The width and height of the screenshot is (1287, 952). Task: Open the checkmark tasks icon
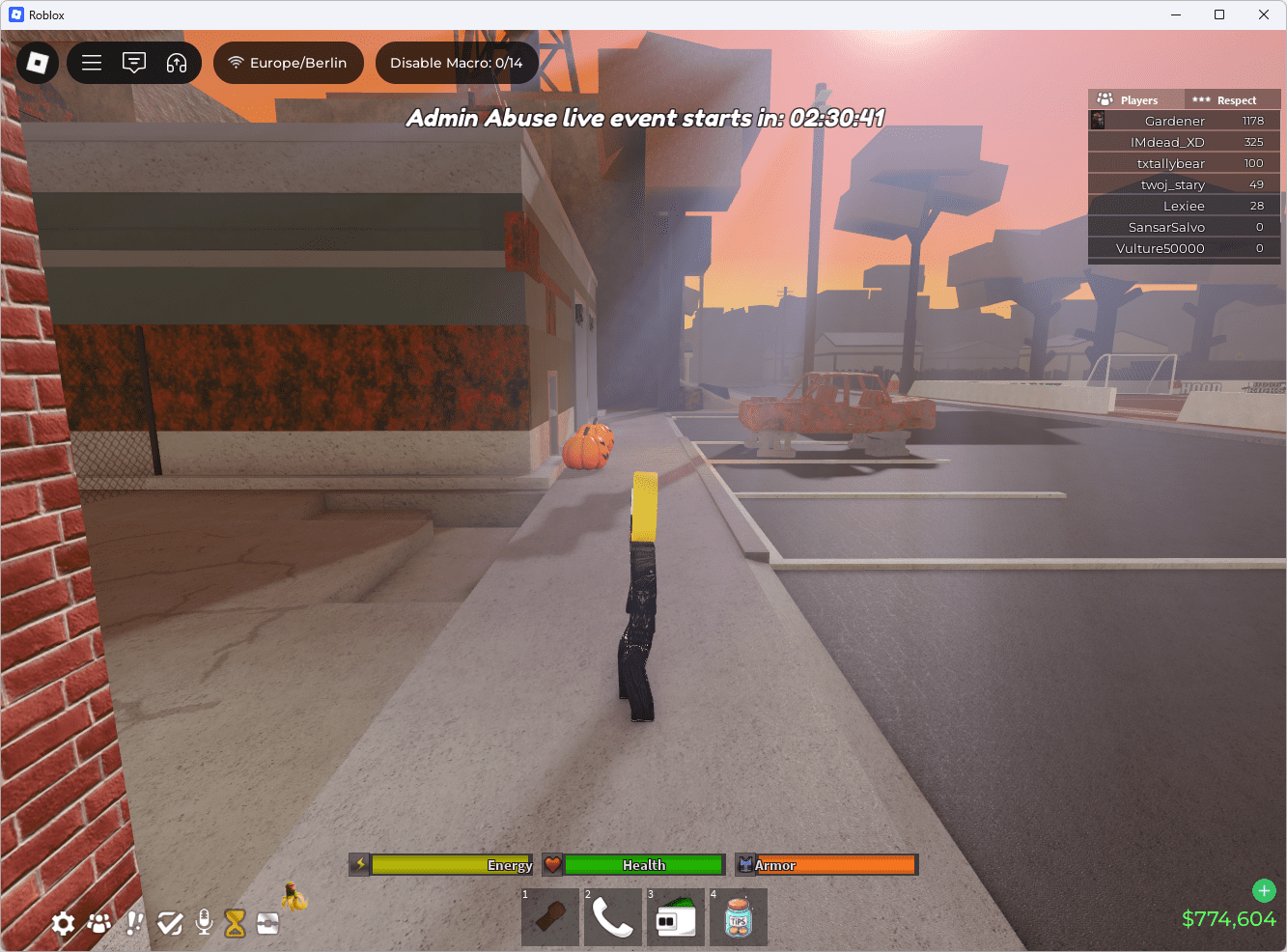(169, 924)
